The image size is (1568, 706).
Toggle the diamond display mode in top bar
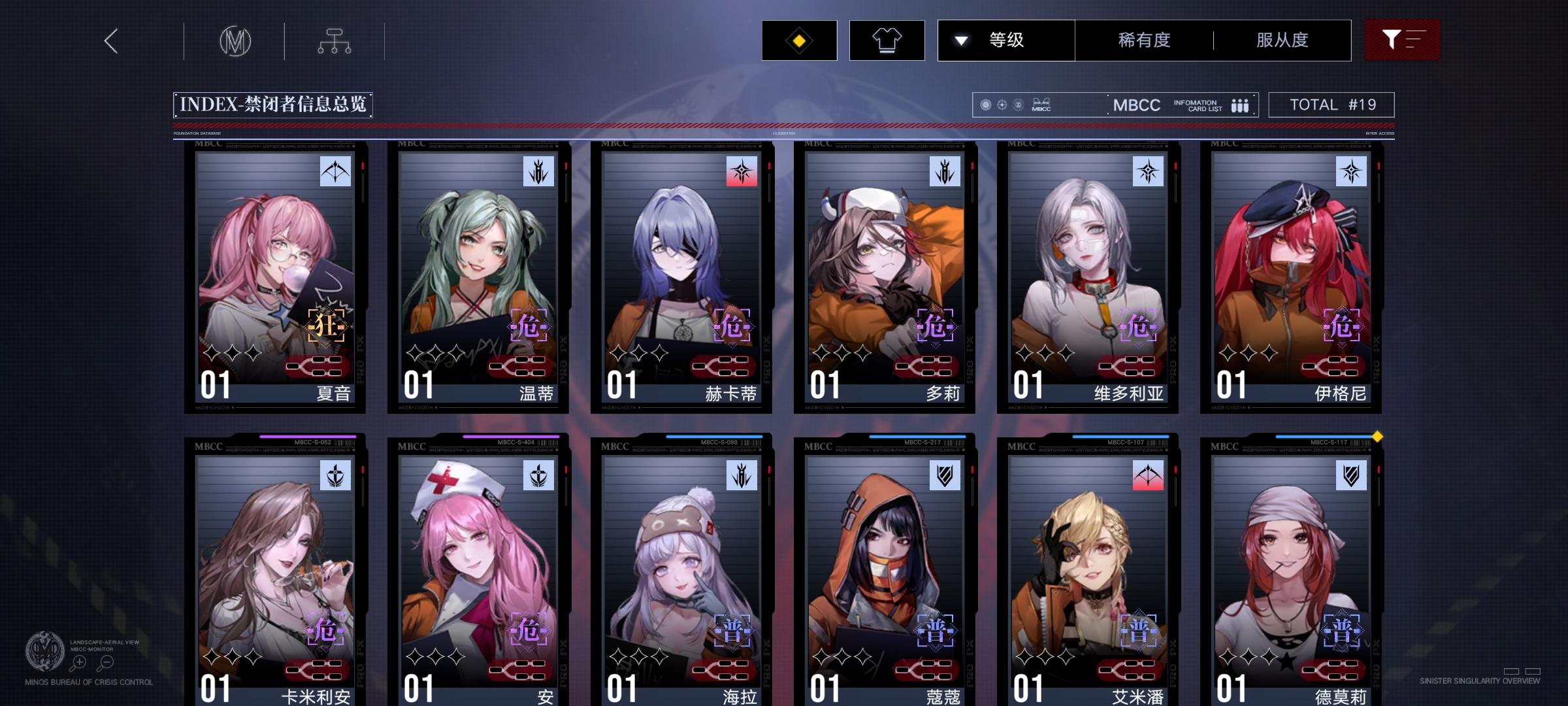[x=798, y=40]
